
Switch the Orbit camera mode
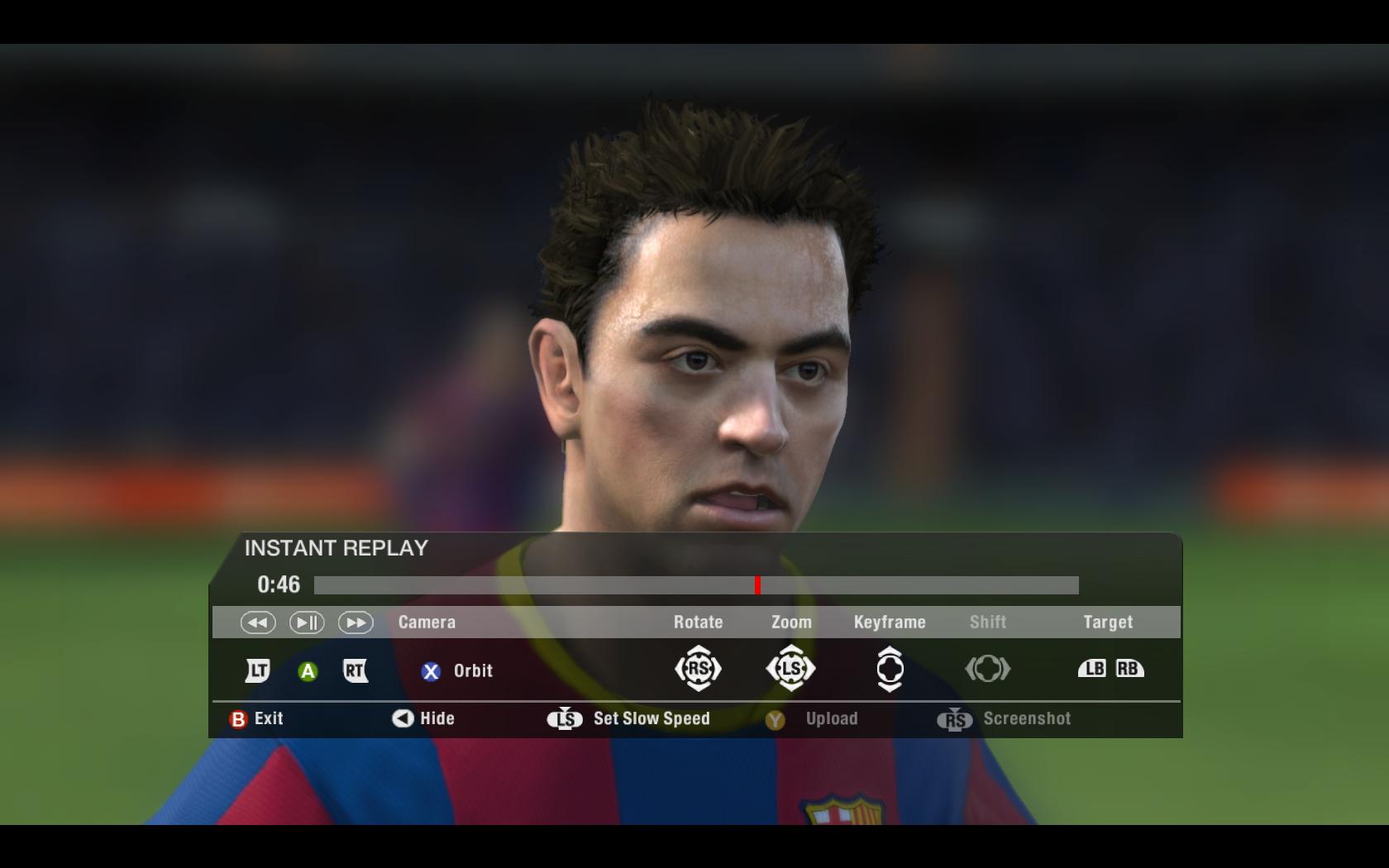click(458, 671)
